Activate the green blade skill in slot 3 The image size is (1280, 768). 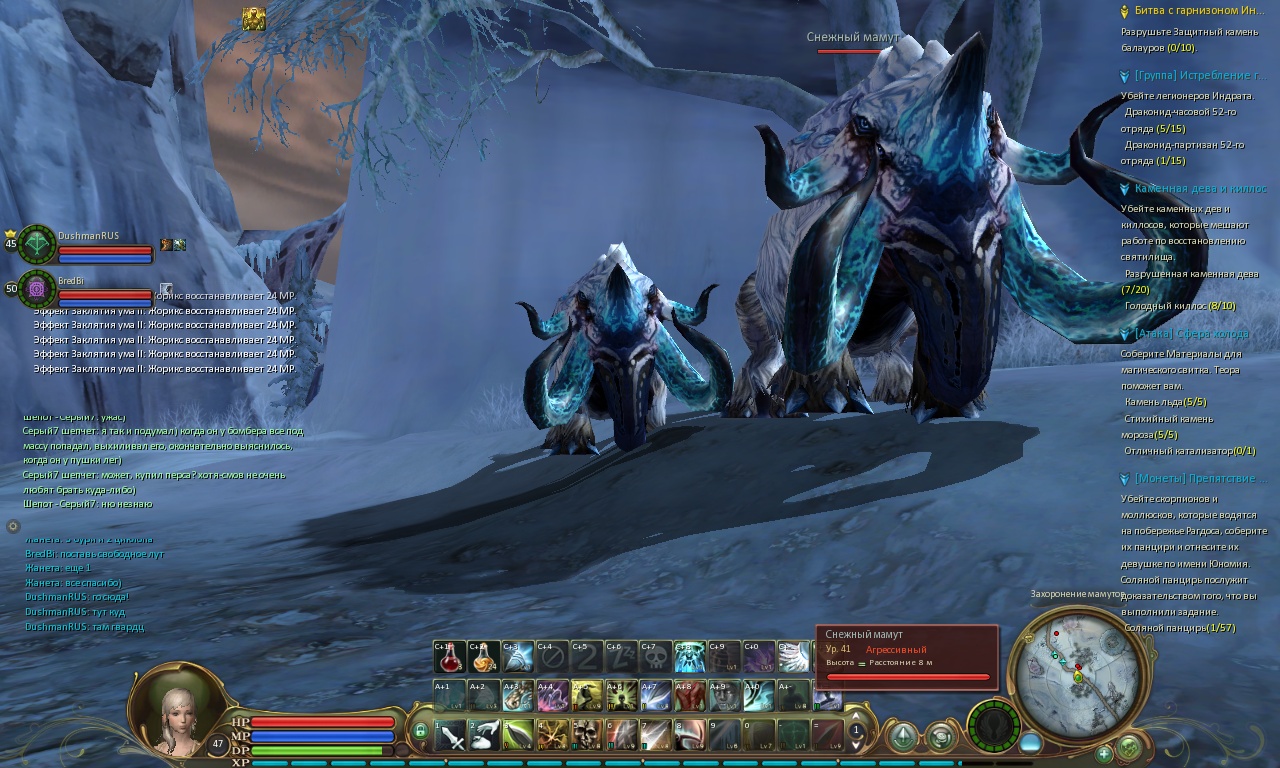(x=519, y=735)
